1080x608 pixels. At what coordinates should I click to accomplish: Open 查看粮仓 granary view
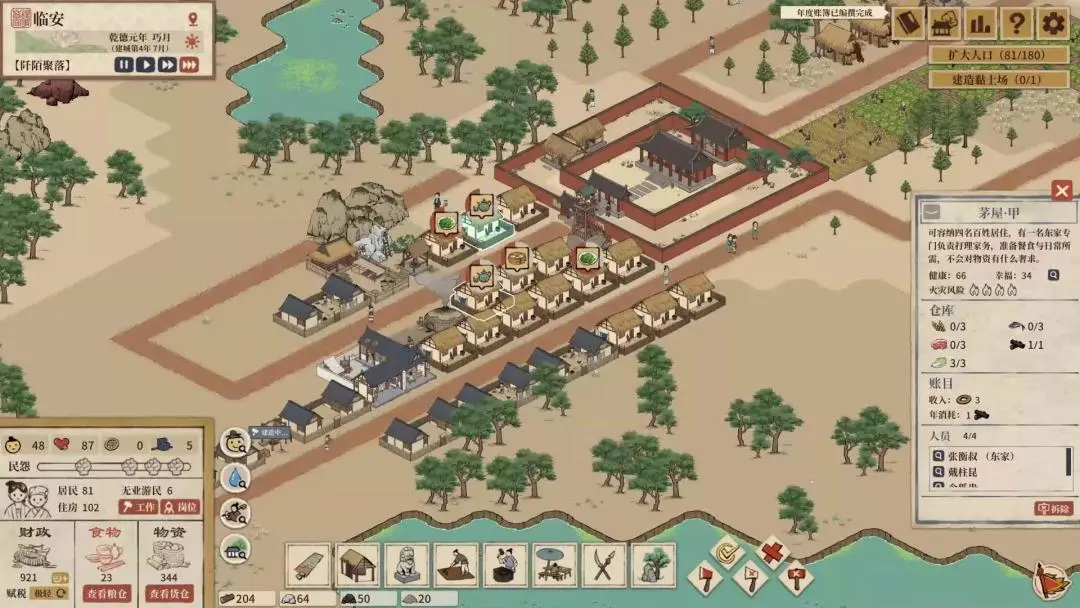[x=106, y=593]
